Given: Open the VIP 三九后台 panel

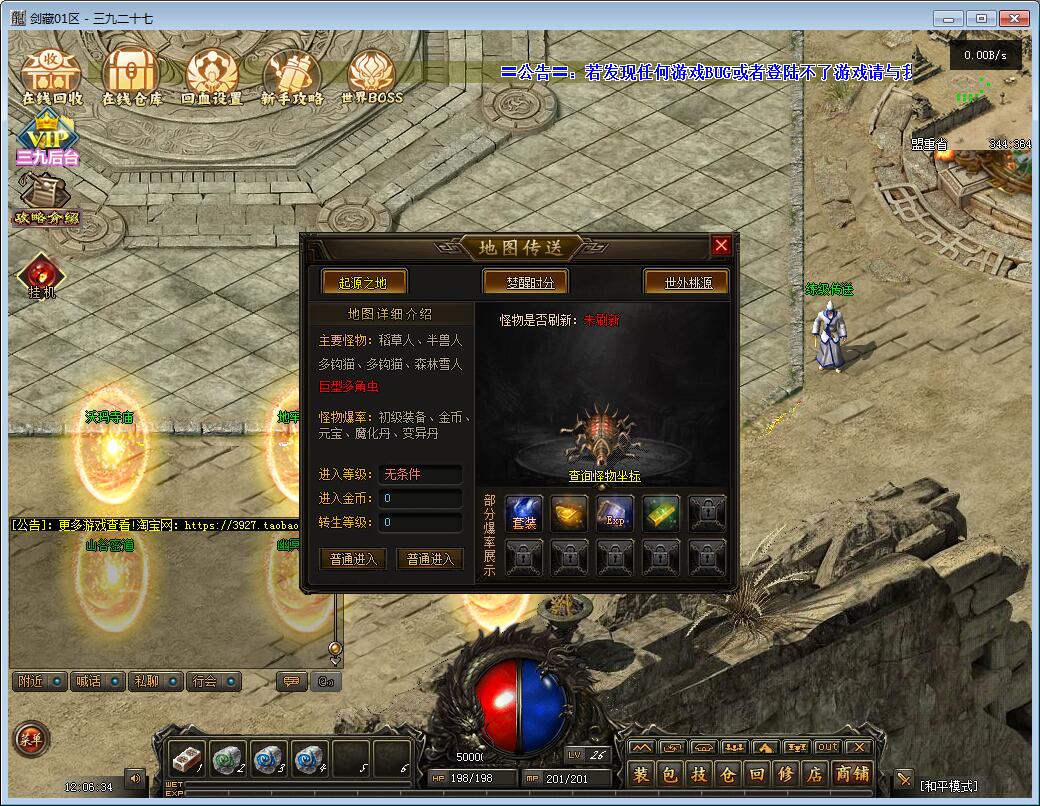Looking at the screenshot, I should 47,139.
